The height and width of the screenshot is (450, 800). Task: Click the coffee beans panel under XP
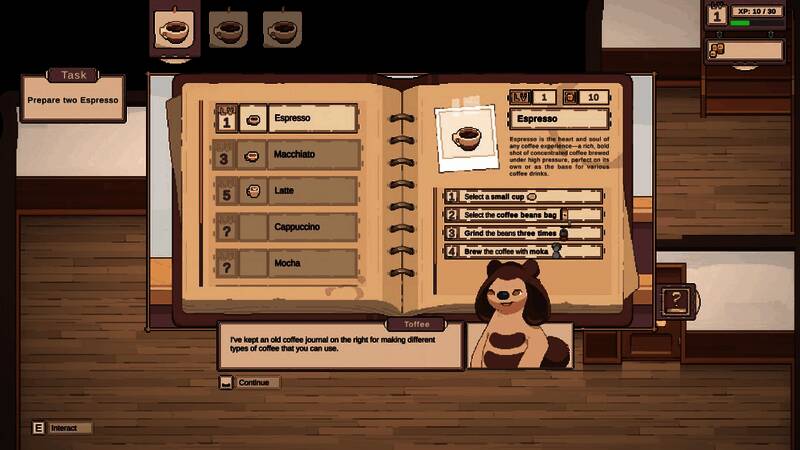click(743, 49)
